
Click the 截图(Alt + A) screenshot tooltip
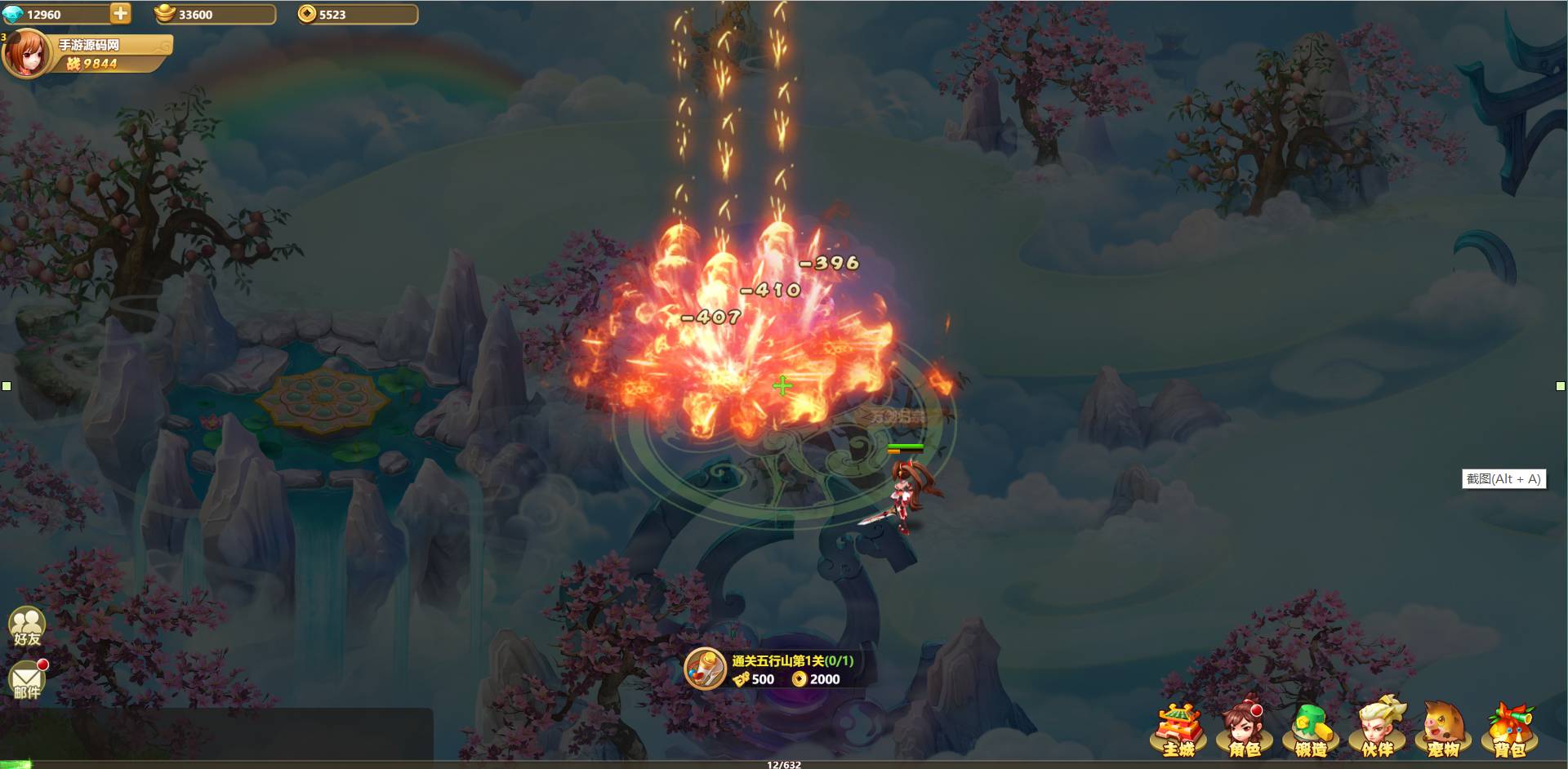(x=1503, y=479)
